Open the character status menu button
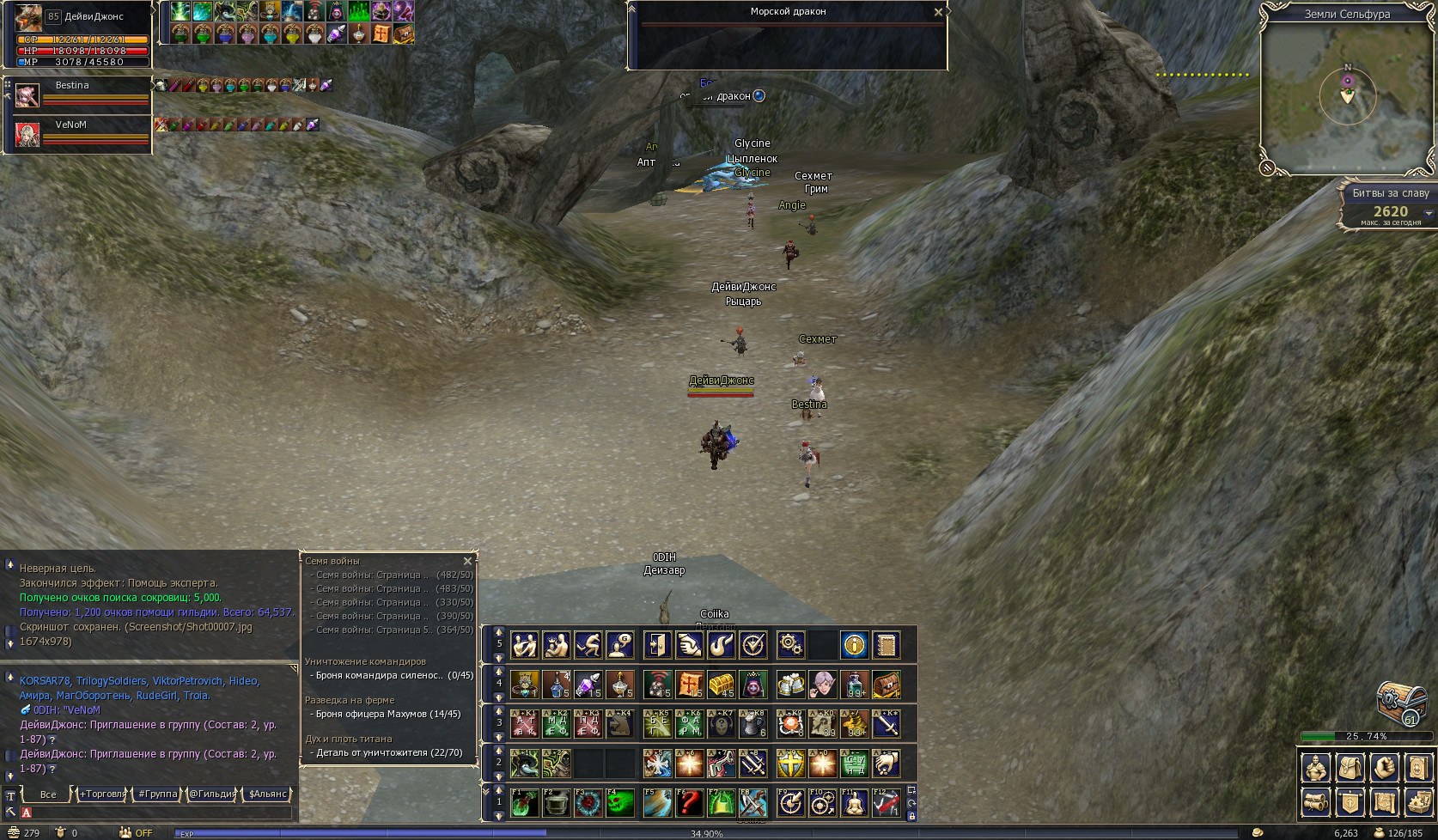 coord(1316,767)
